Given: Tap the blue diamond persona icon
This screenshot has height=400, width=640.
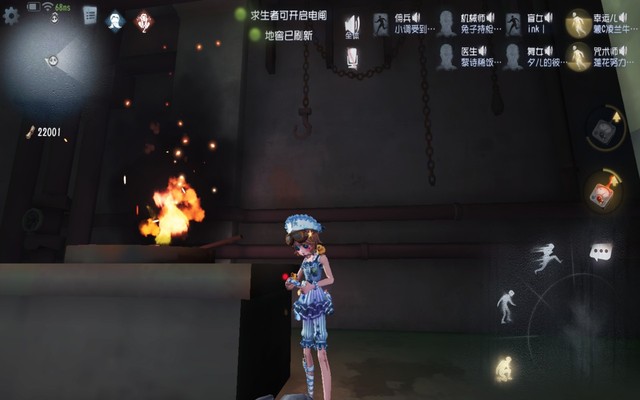Looking at the screenshot, I should point(115,21).
